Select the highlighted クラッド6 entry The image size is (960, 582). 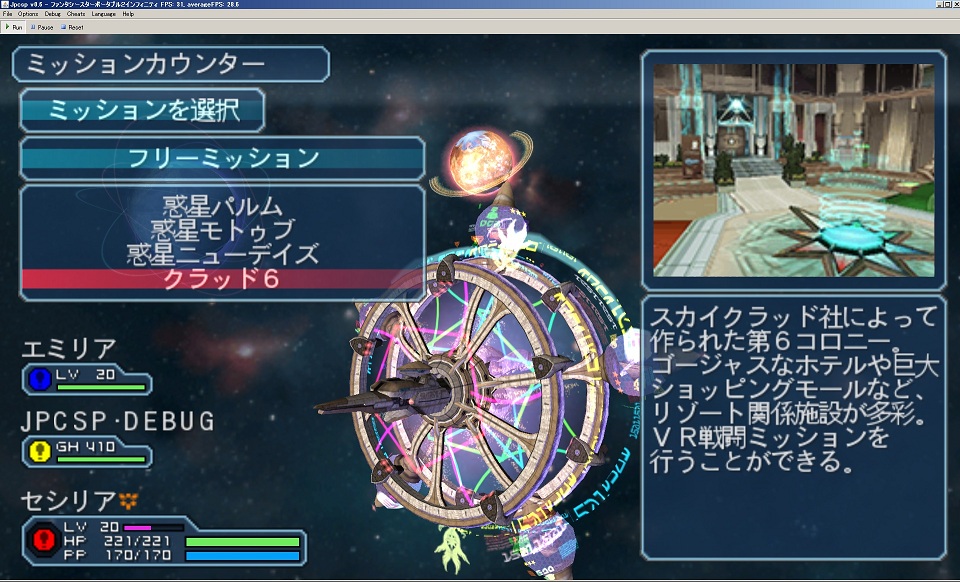(222, 279)
